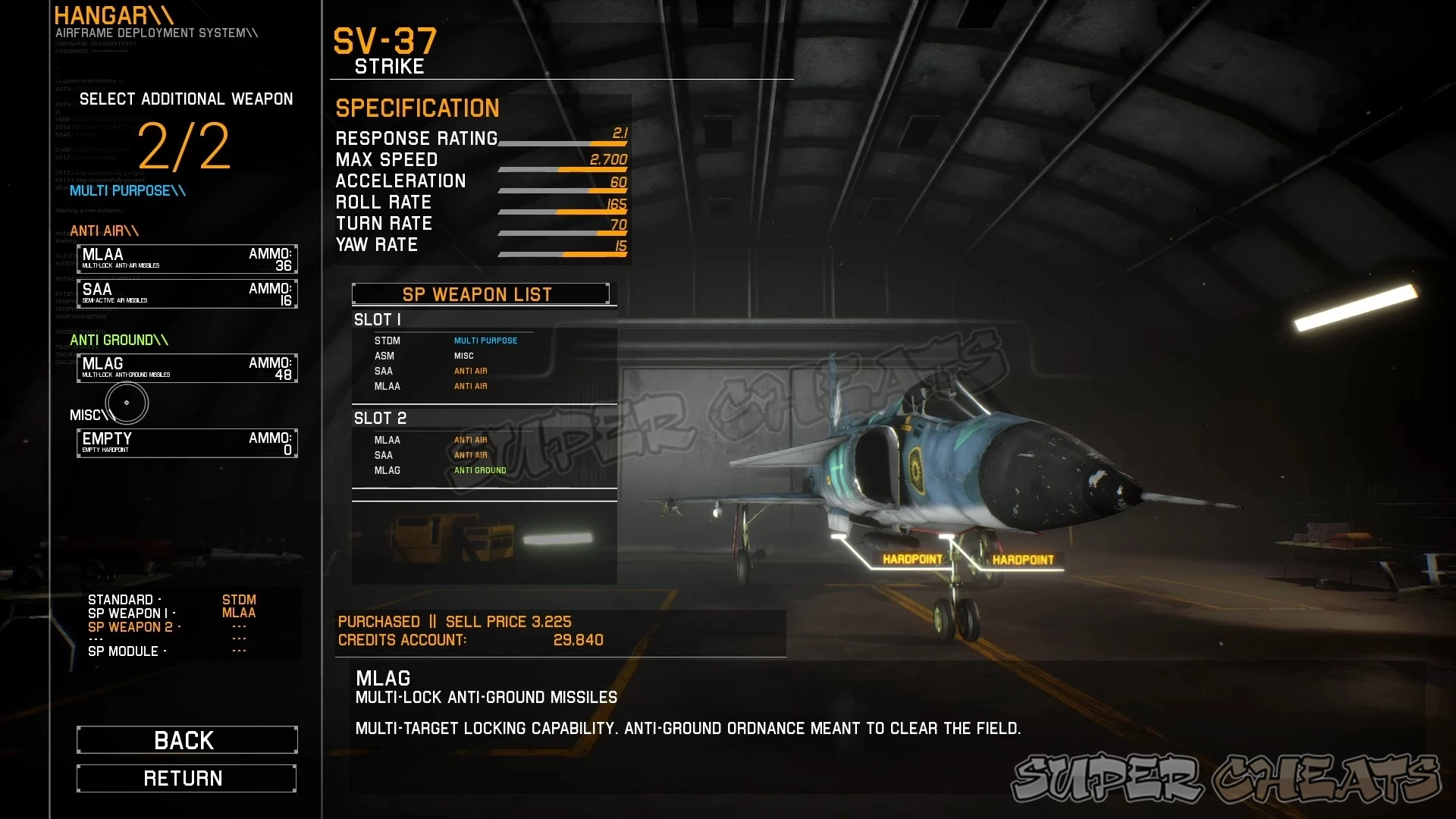Viewport: 1456px width, 819px height.
Task: Select SAA under Slot 2
Action: 384,455
